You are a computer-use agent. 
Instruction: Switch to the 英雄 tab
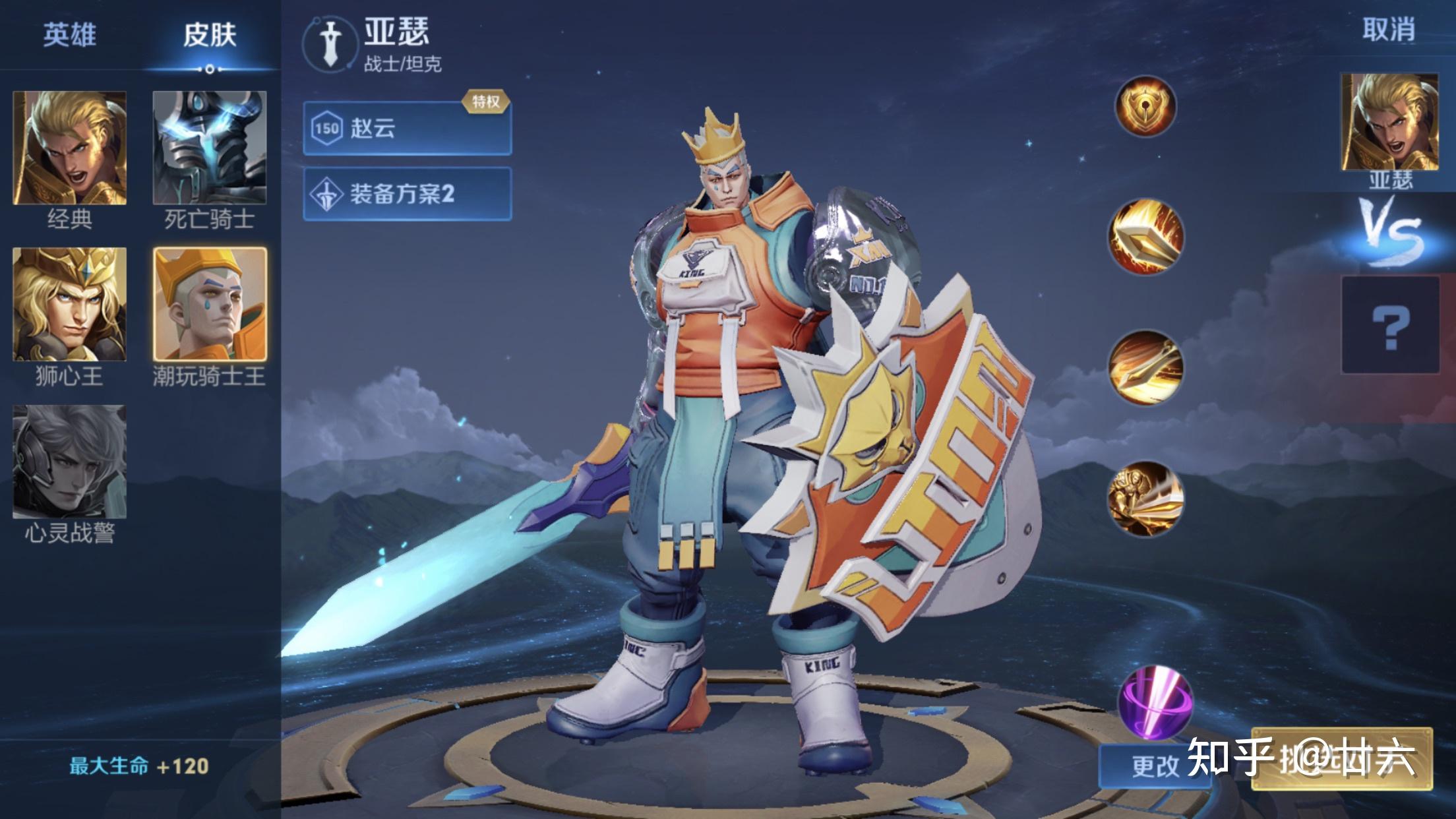pyautogui.click(x=69, y=34)
